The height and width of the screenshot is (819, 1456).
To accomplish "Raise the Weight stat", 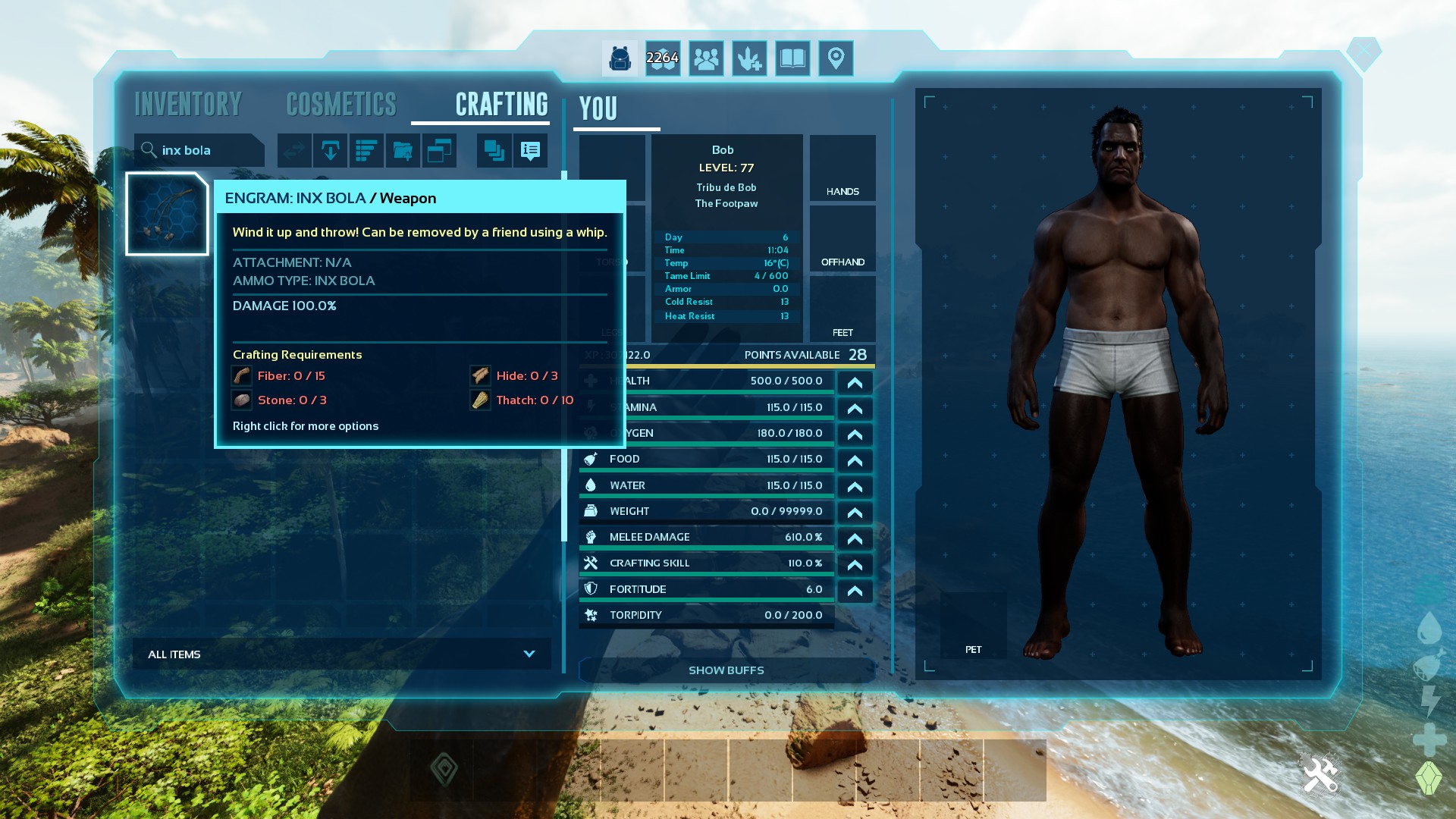I will pyautogui.click(x=855, y=513).
